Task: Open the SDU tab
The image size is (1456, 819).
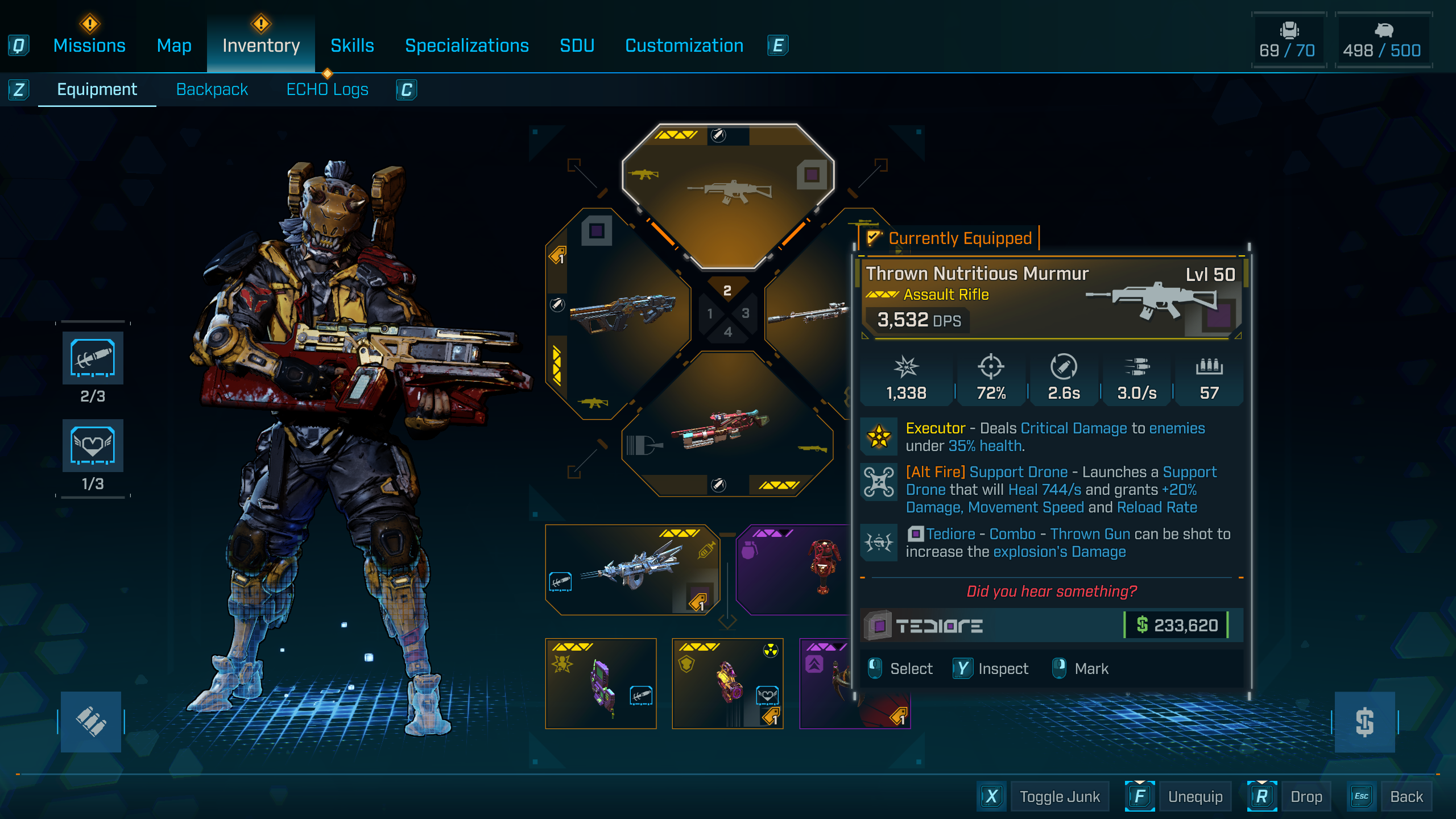Action: pos(577,45)
